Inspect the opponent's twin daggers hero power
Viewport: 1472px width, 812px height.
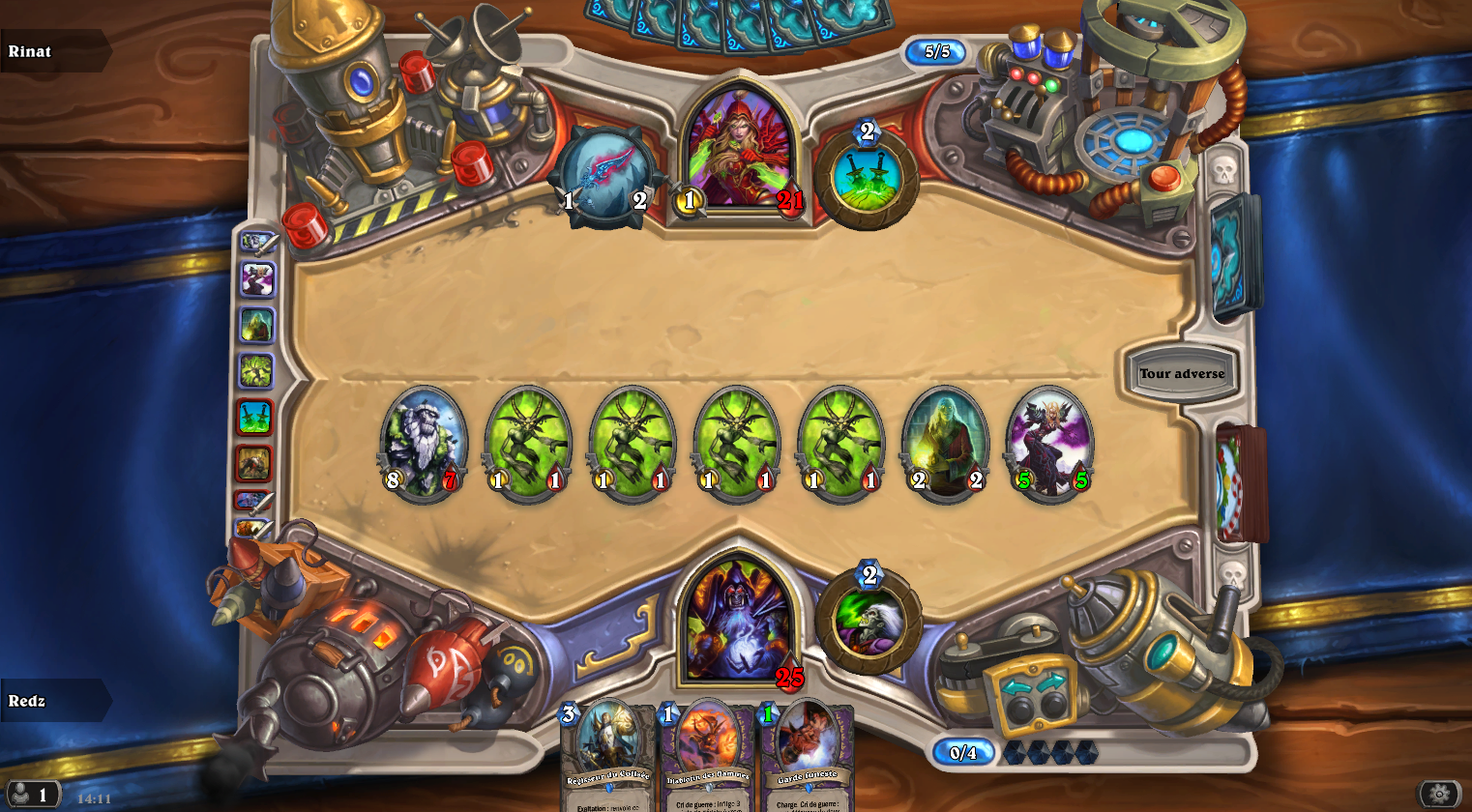point(867,179)
